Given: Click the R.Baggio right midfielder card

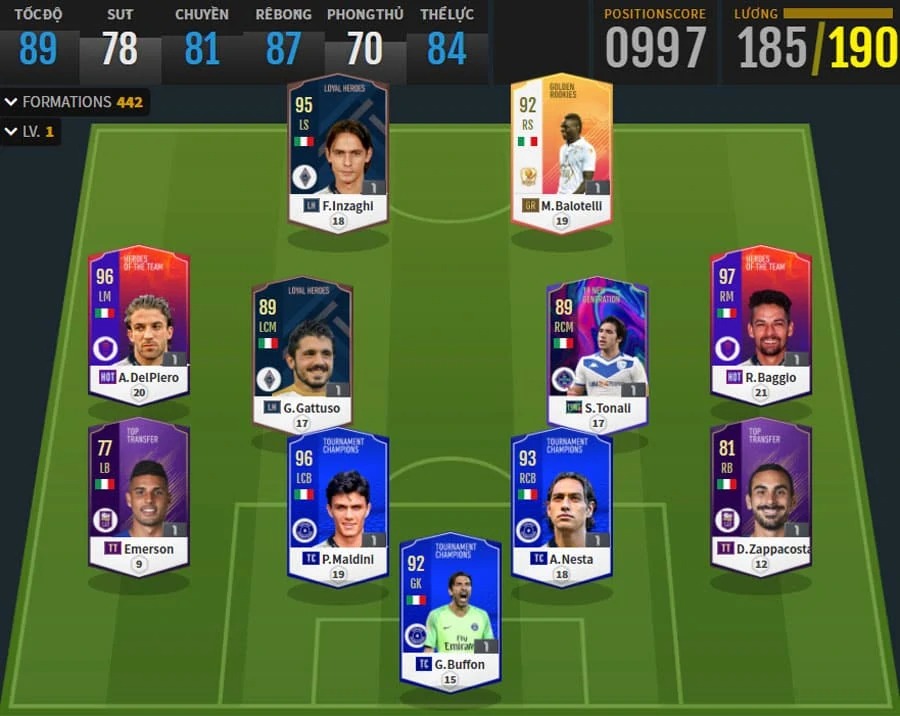Looking at the screenshot, I should click(761, 322).
